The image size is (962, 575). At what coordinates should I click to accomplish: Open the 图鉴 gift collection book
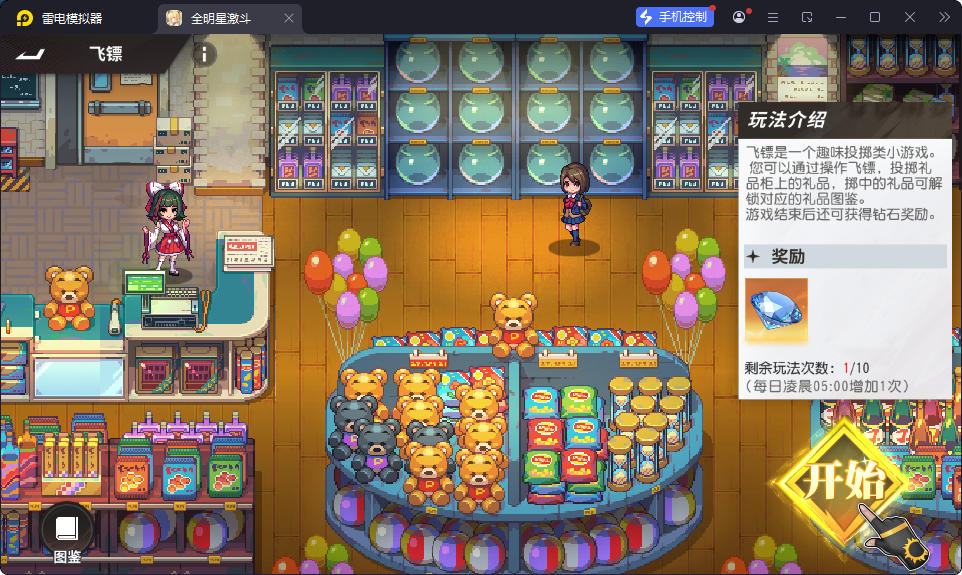click(x=67, y=533)
